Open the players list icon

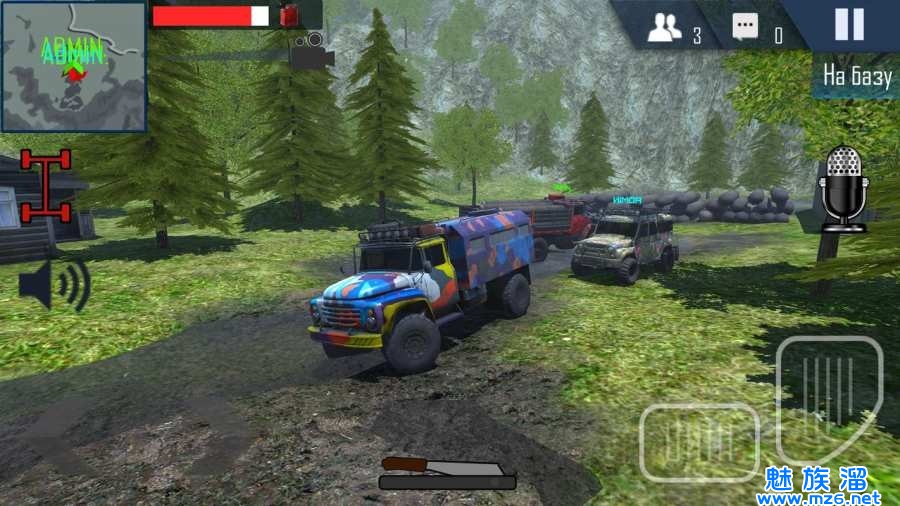pyautogui.click(x=665, y=30)
